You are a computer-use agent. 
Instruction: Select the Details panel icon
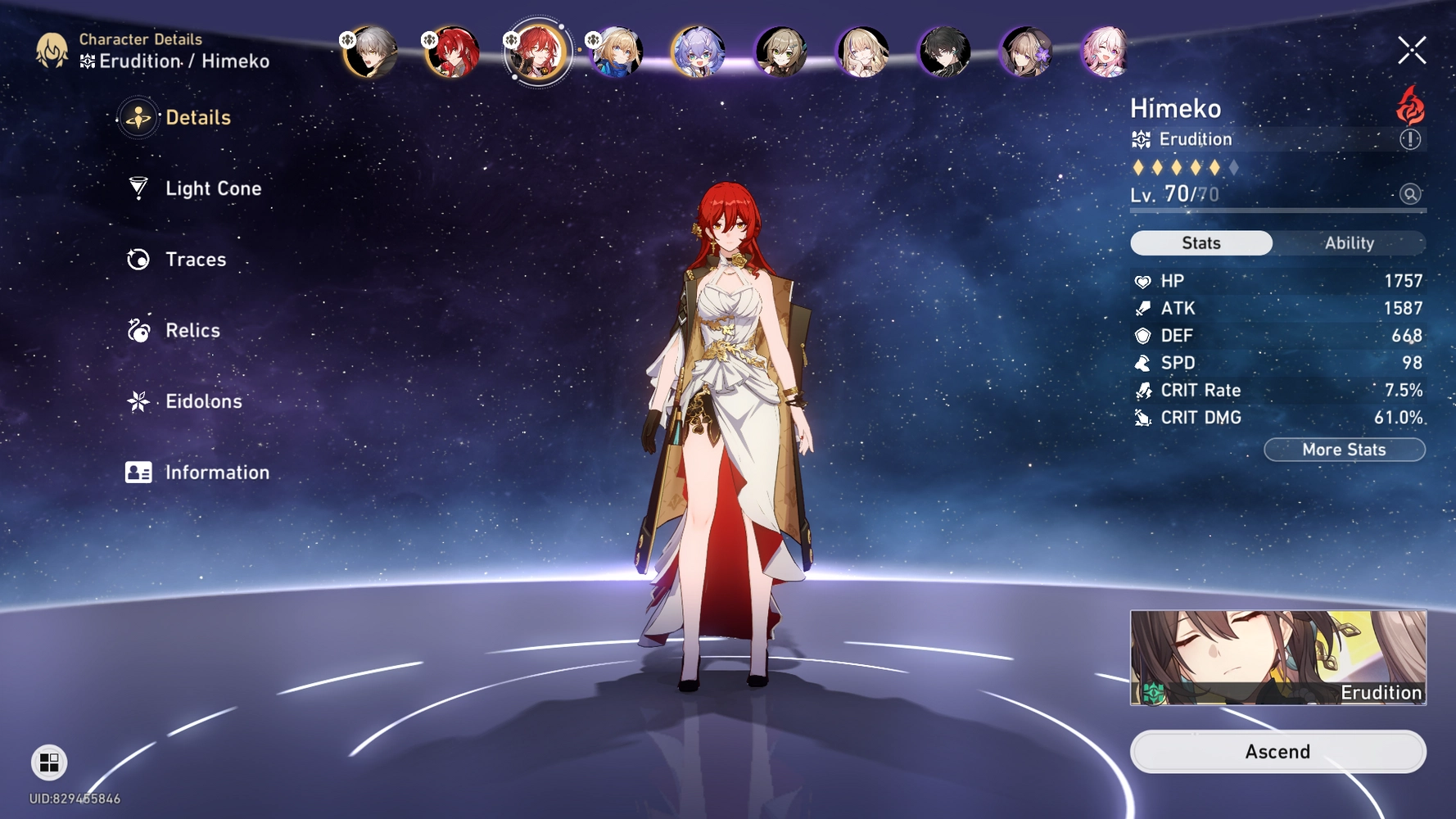(138, 117)
